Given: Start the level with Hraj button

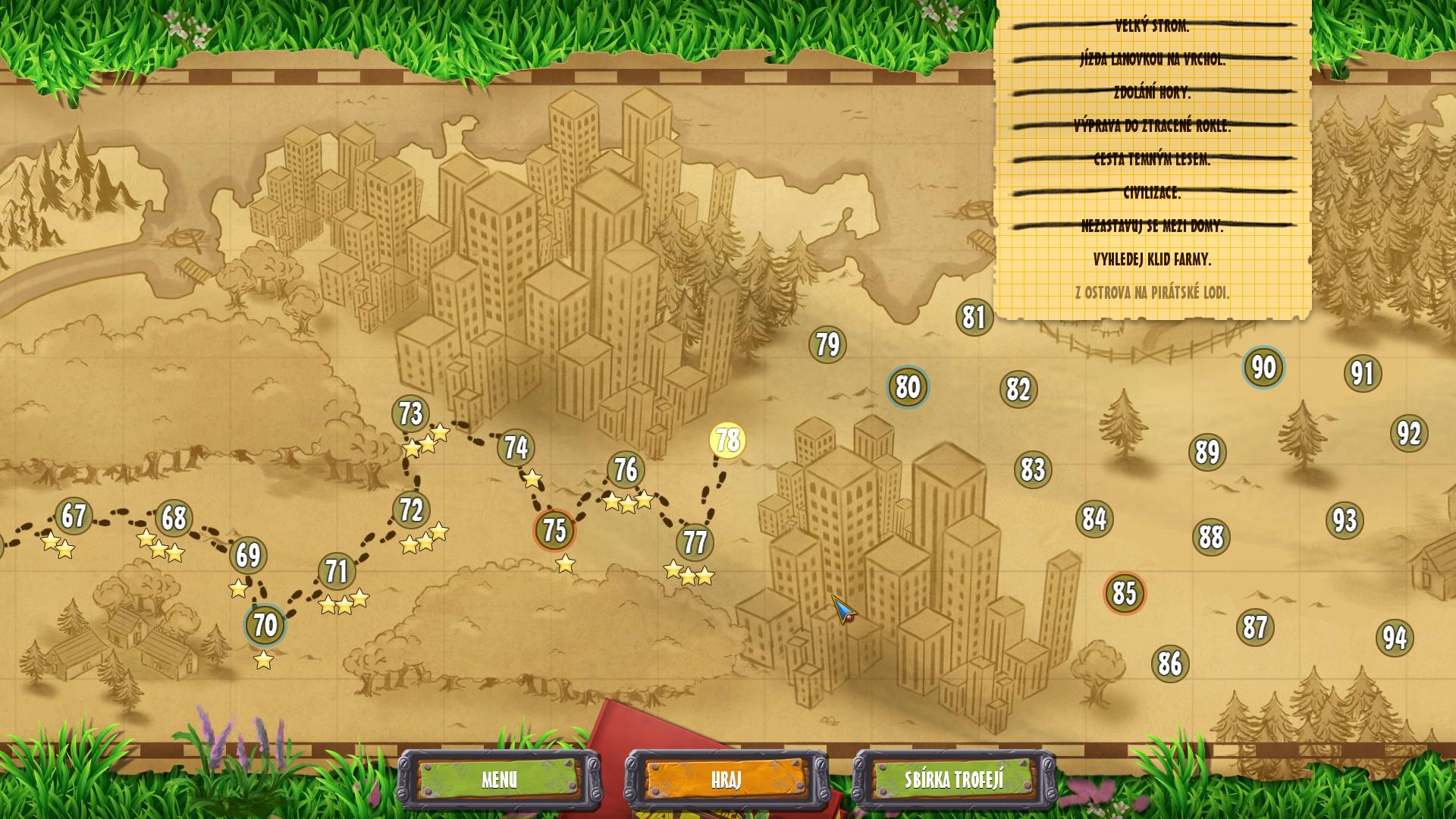Looking at the screenshot, I should [726, 780].
